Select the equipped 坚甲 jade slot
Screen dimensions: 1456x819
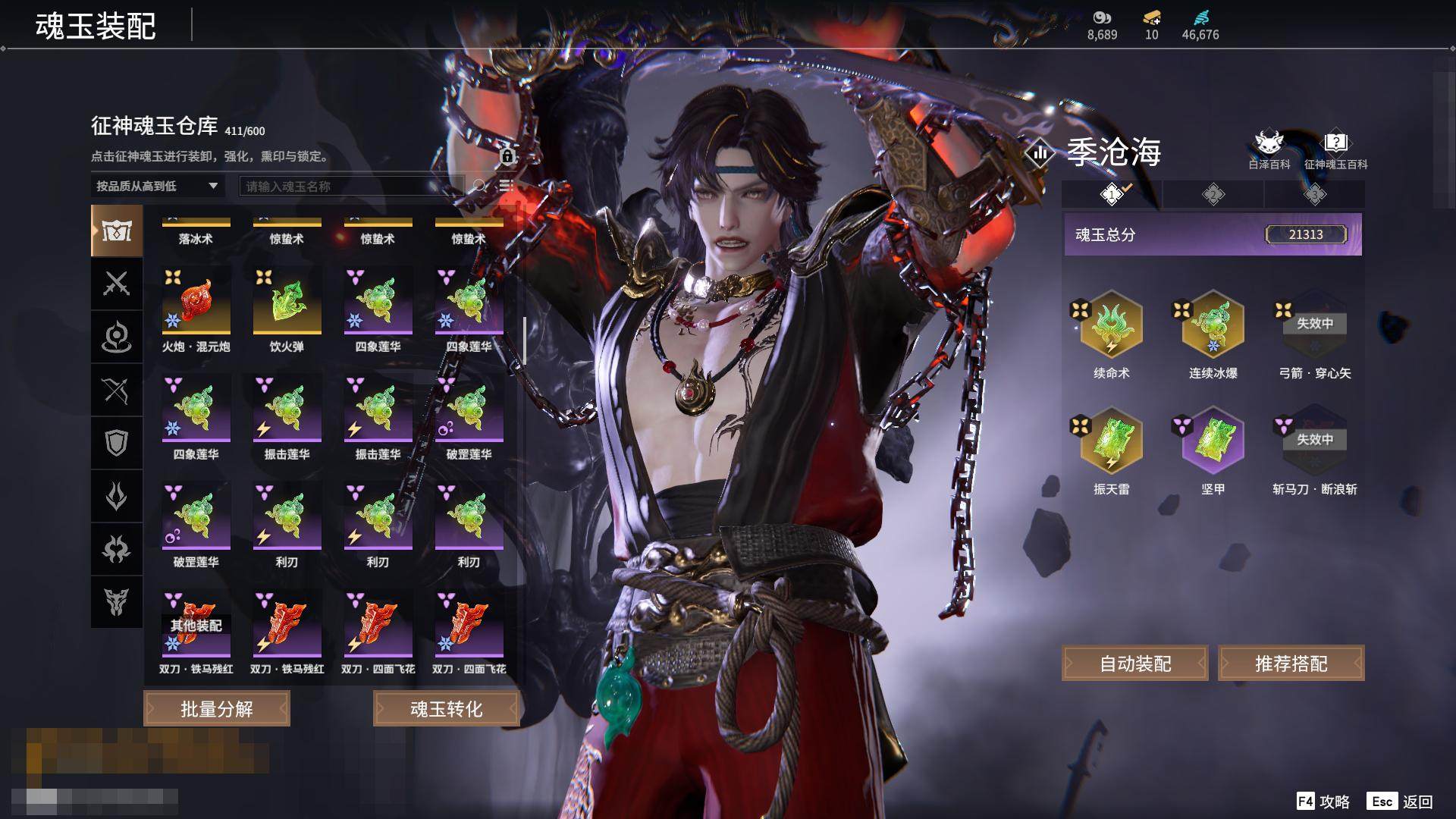pos(1213,441)
